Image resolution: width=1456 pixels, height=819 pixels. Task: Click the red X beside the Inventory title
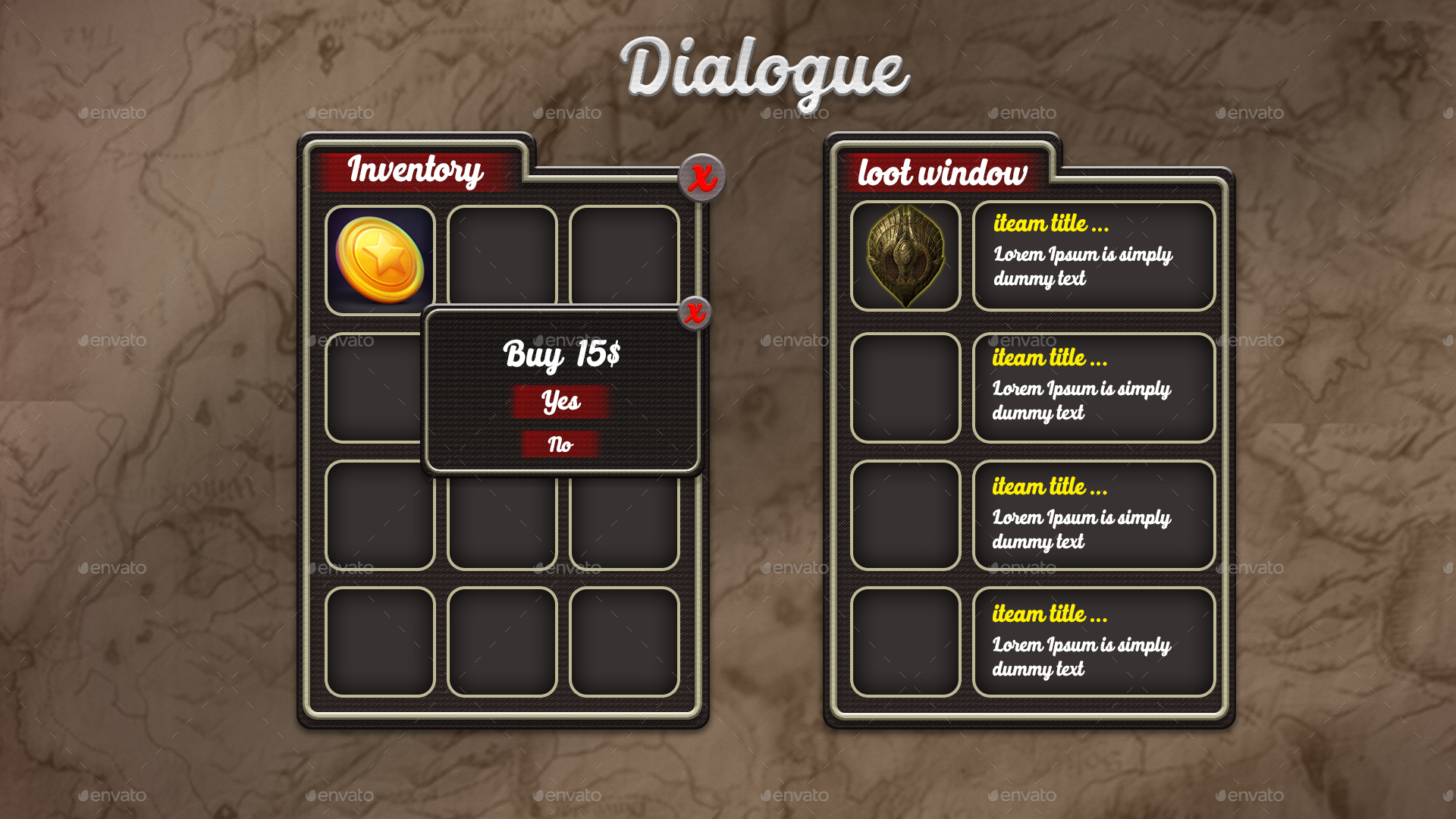[701, 177]
